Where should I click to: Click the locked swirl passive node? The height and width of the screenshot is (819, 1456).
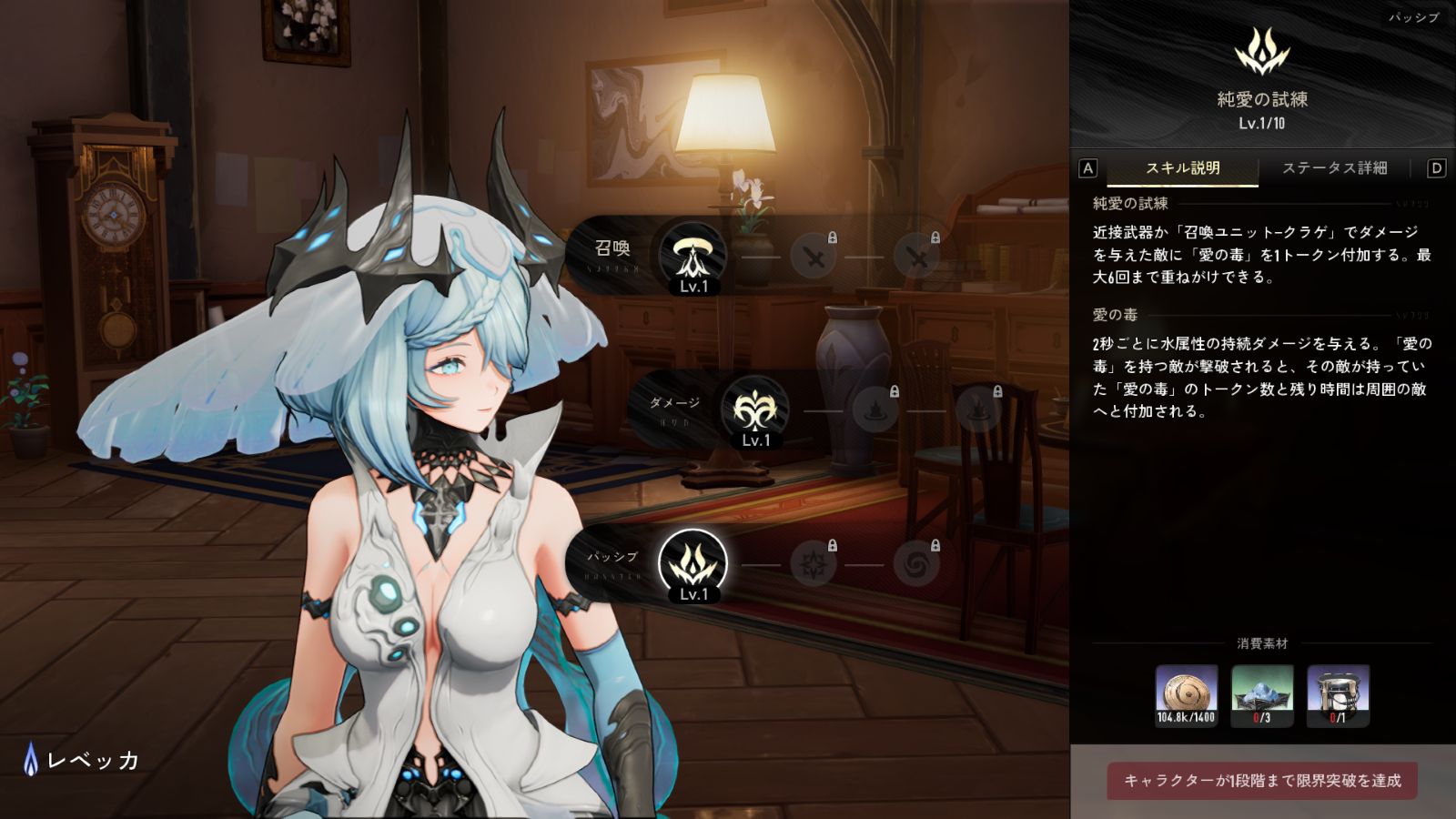click(x=915, y=565)
